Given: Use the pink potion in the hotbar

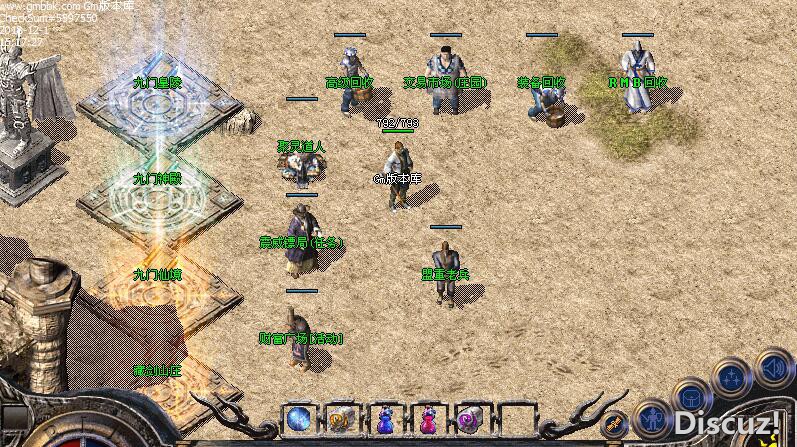Looking at the screenshot, I should (x=428, y=419).
